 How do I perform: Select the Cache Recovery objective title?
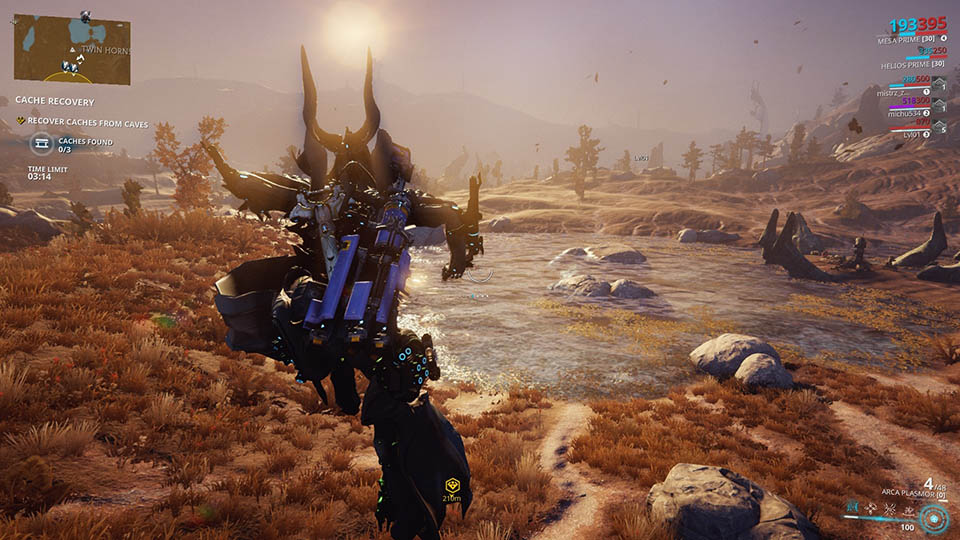[x=55, y=101]
